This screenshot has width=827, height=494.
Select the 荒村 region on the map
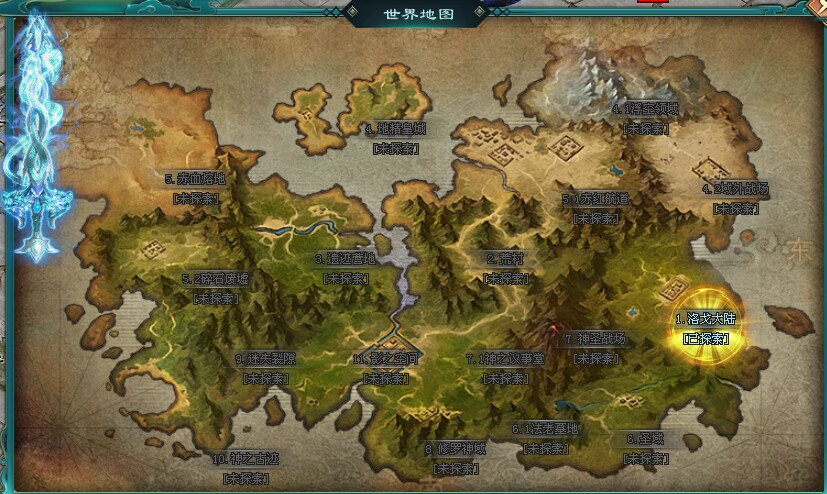click(506, 258)
